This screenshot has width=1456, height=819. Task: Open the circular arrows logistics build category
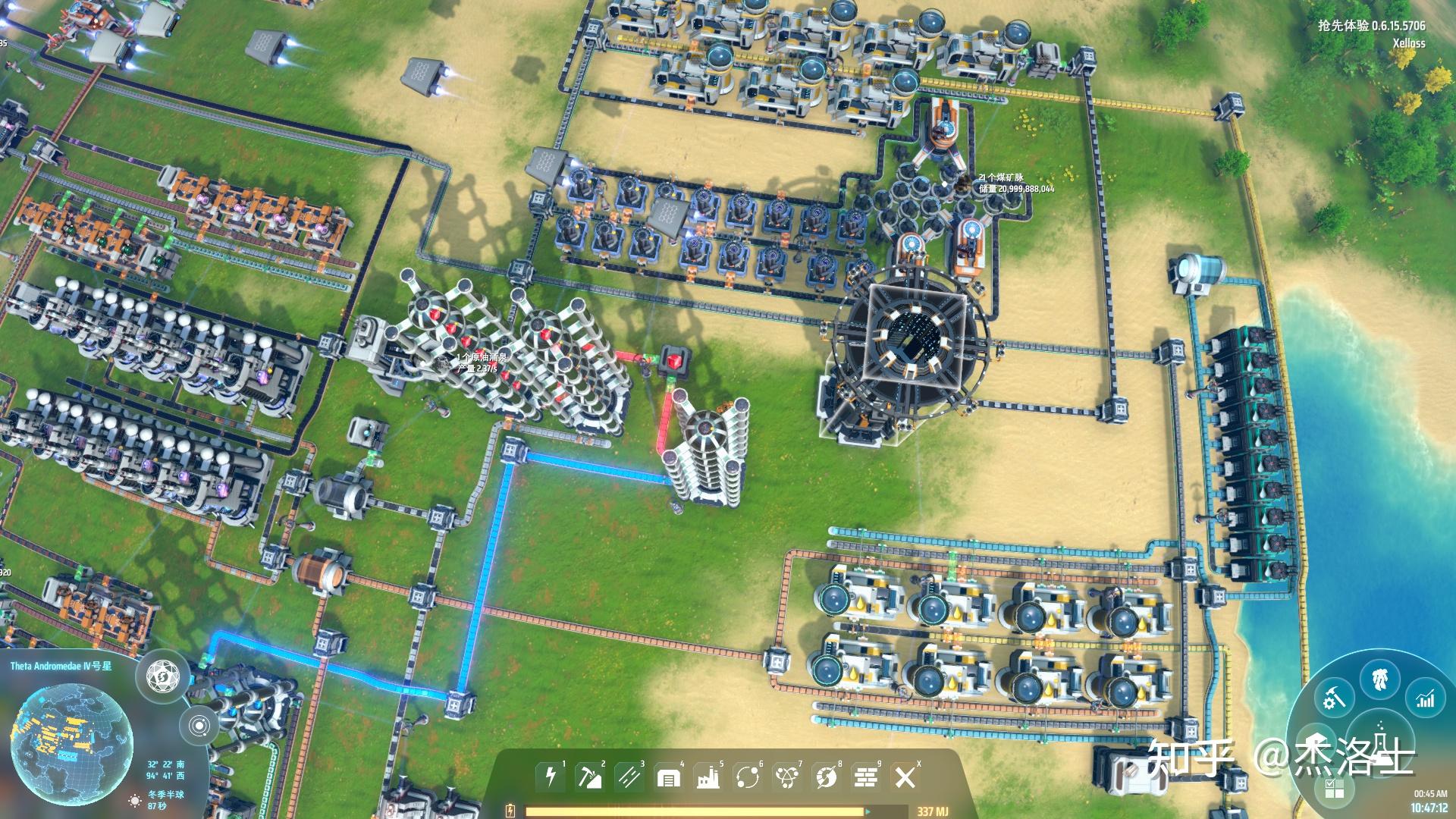click(747, 777)
